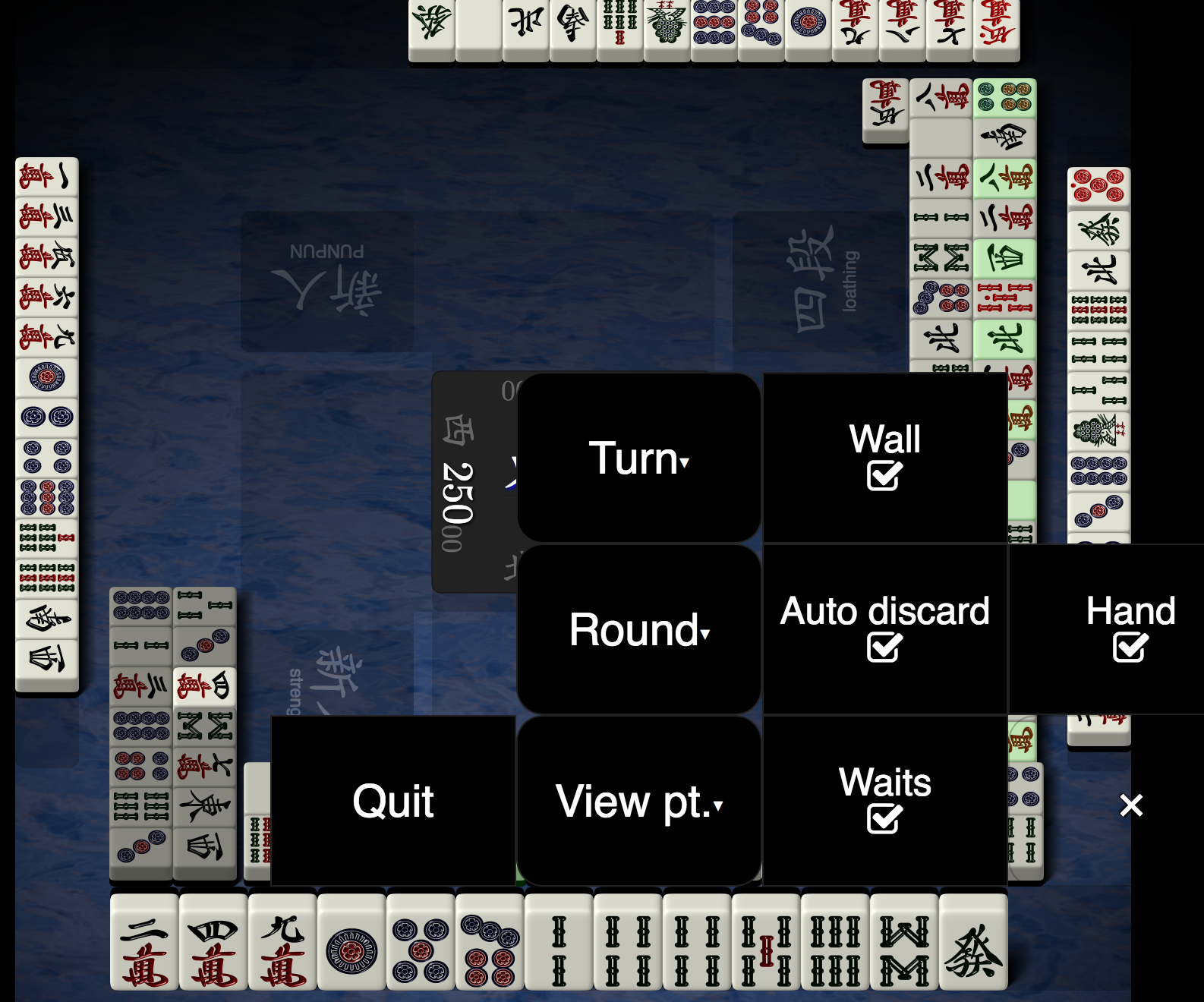
Task: Discard the 2-man tile from your hand
Action: pyautogui.click(x=144, y=945)
